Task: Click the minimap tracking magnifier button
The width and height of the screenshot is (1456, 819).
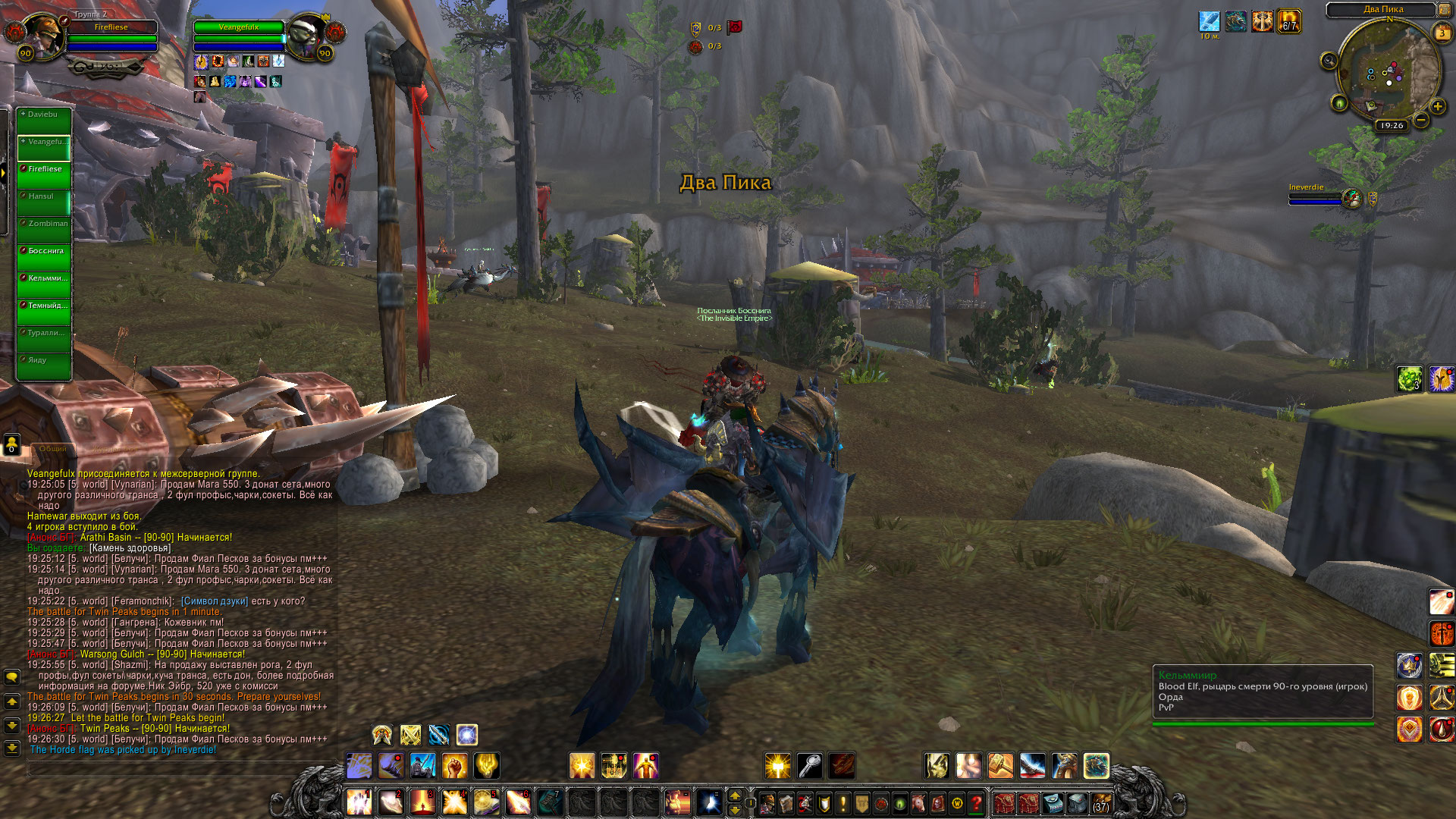Action: tap(1329, 61)
